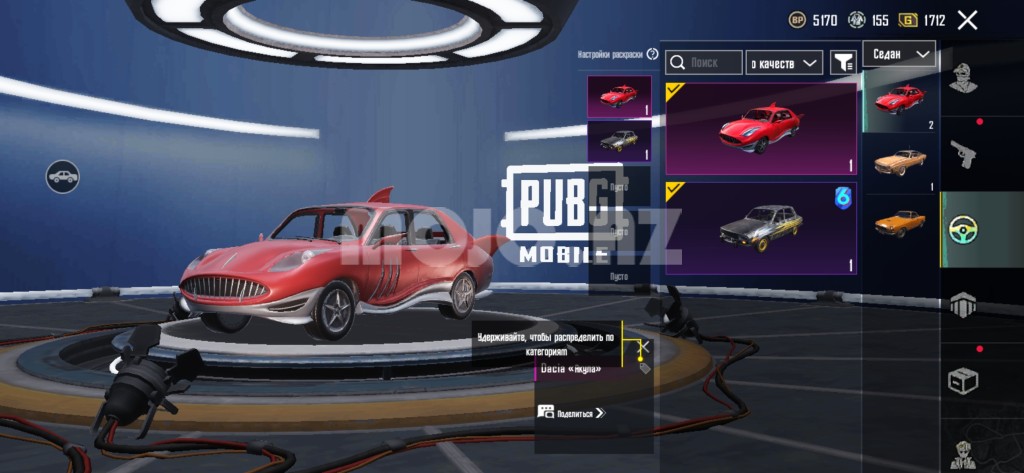Switch to the steering wheel vehicles tab
The height and width of the screenshot is (473, 1024).
pos(963,229)
